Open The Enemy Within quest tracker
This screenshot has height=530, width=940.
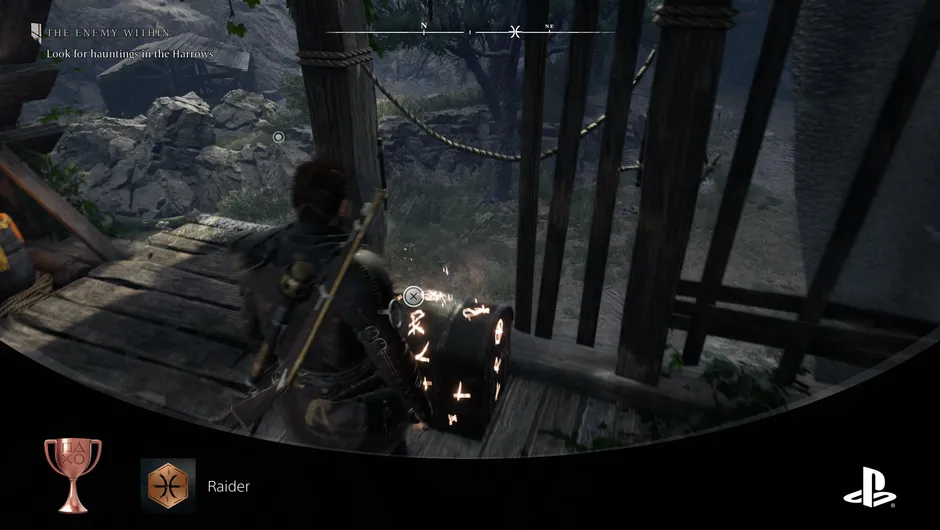pyautogui.click(x=98, y=33)
